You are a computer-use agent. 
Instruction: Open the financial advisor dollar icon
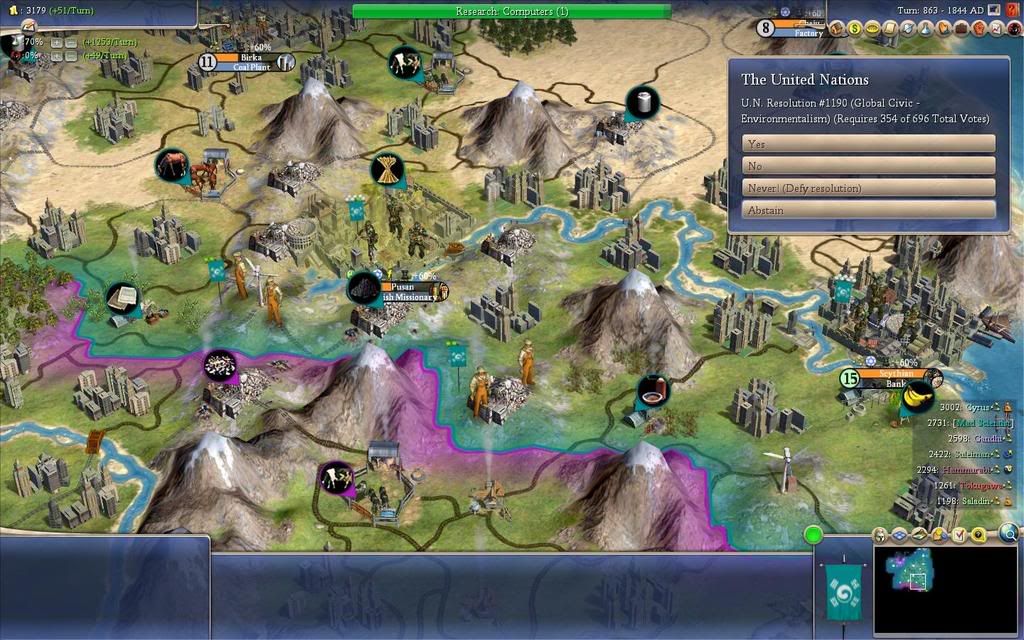[856, 29]
